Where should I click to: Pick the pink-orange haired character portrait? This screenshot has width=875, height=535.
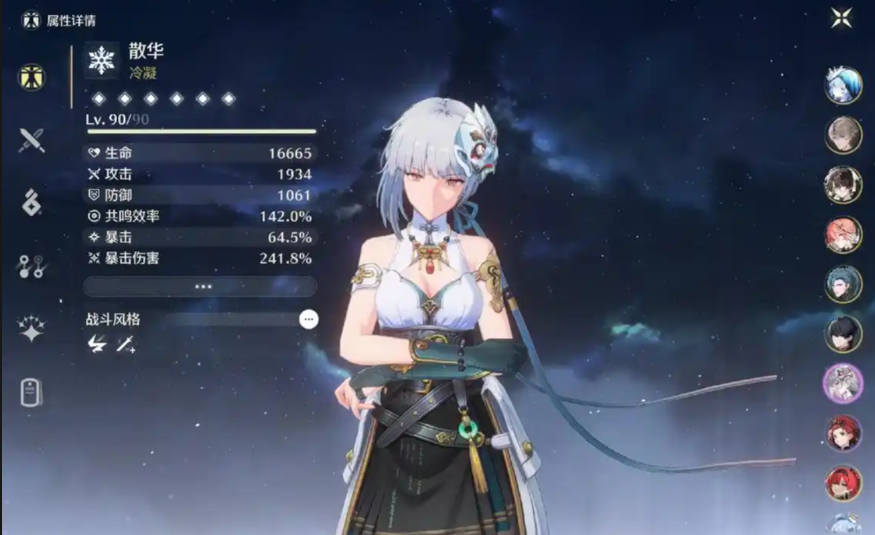[x=843, y=234]
